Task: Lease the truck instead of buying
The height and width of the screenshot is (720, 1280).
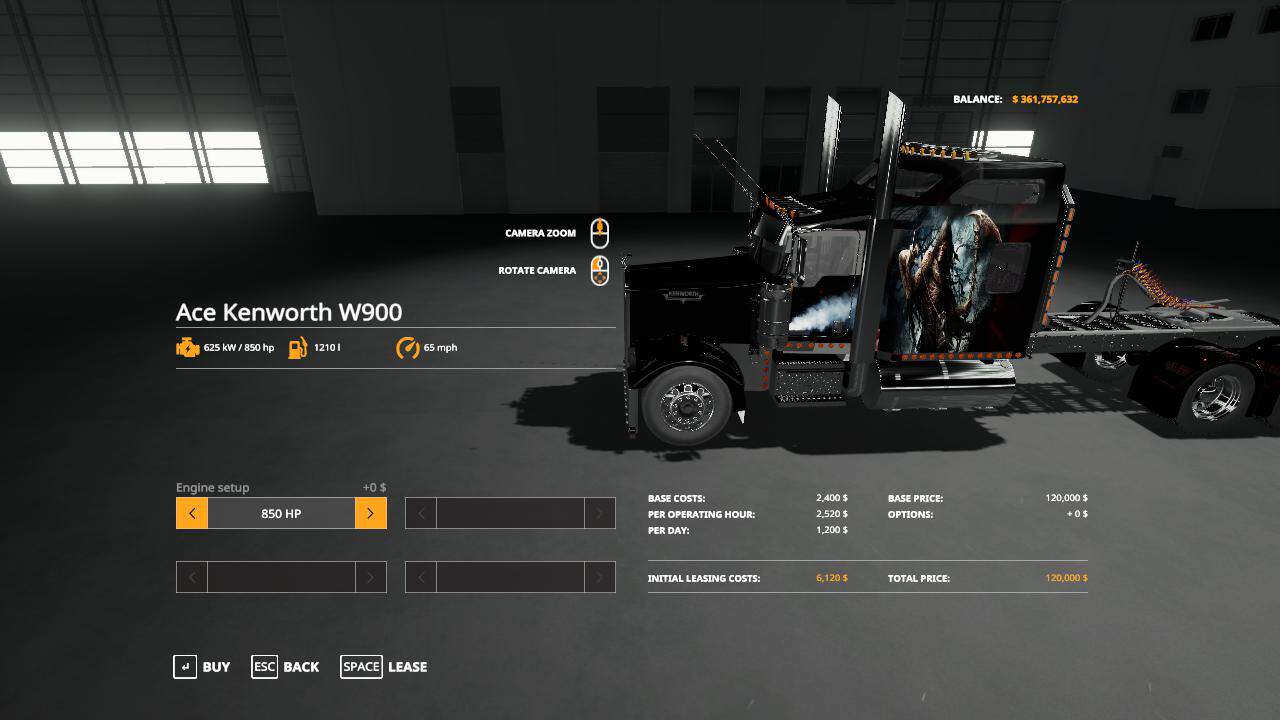Action: 384,667
